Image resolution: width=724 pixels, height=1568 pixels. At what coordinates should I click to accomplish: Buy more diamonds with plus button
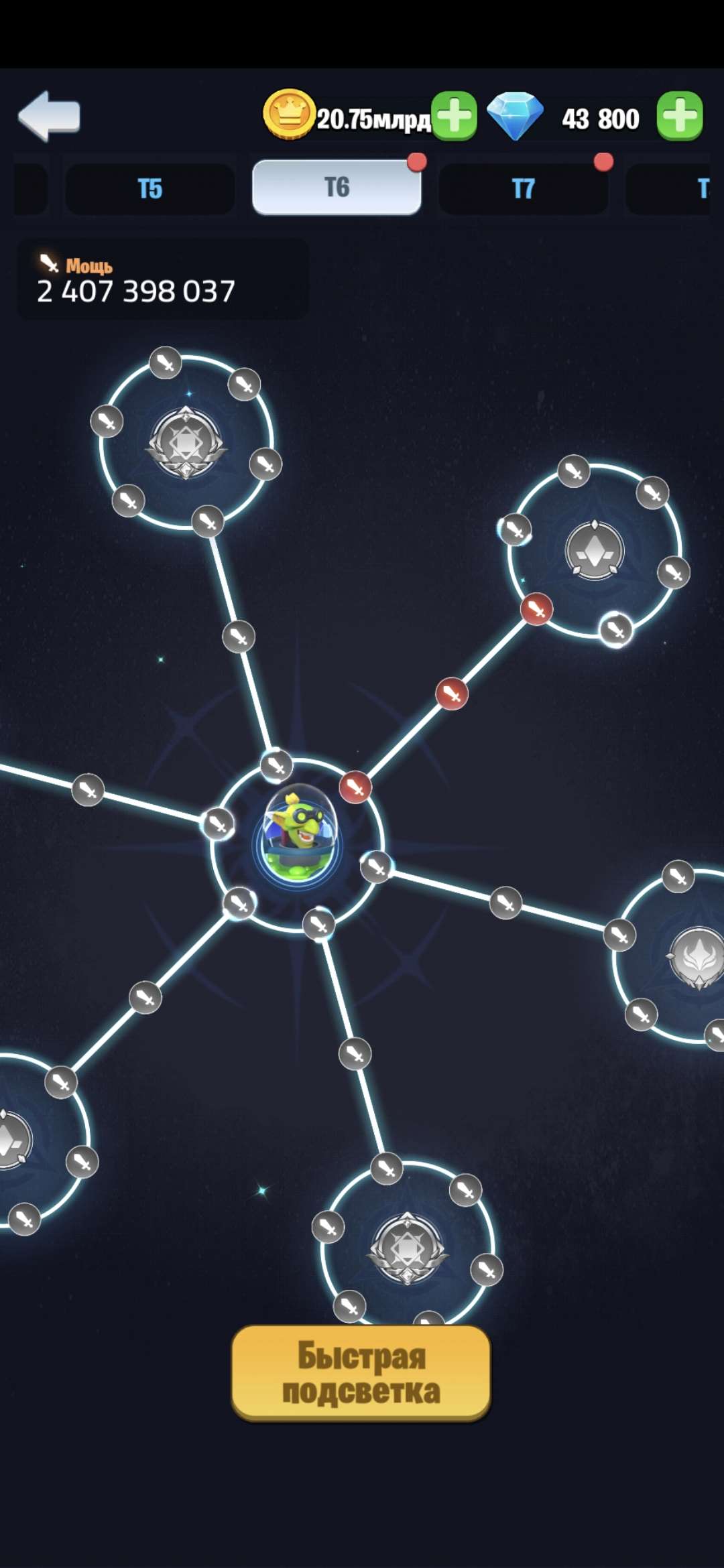point(679,117)
